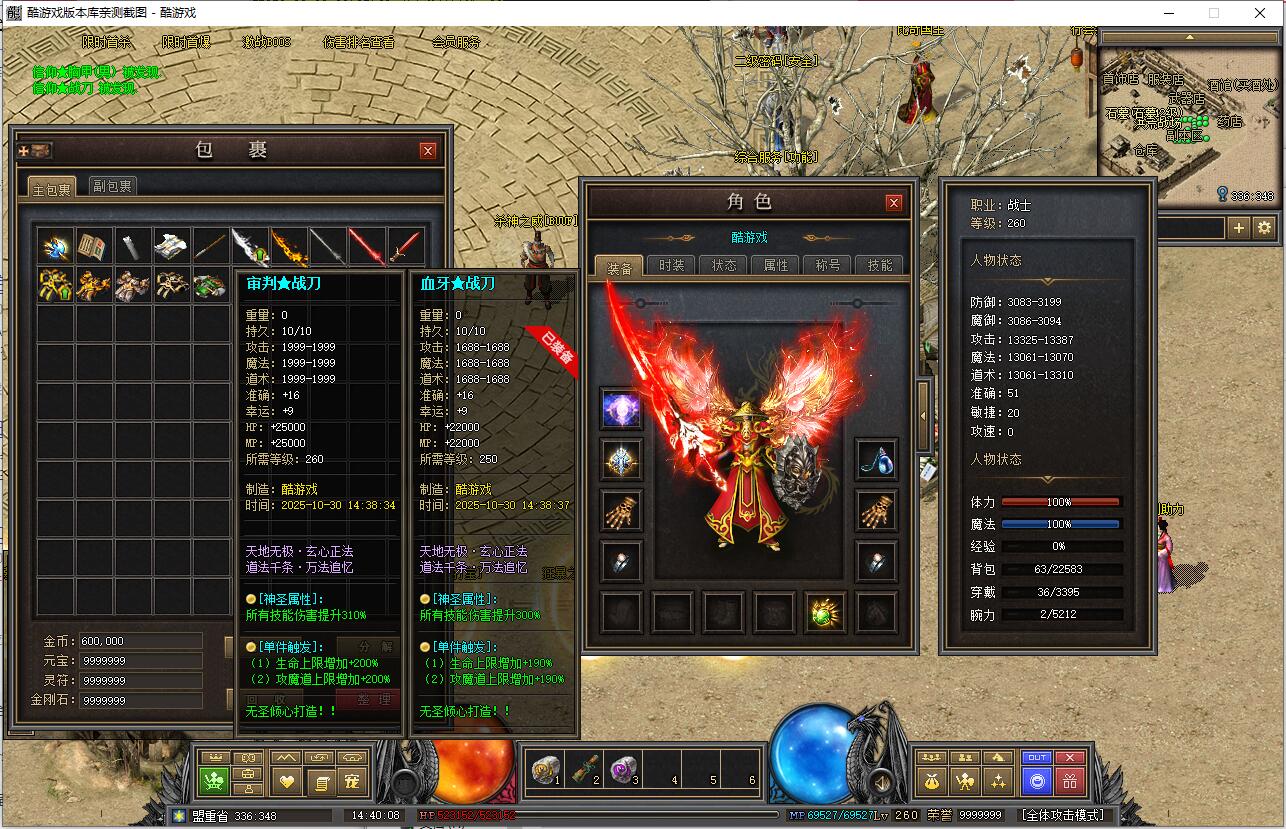Select the green armor item in bag

click(210, 285)
